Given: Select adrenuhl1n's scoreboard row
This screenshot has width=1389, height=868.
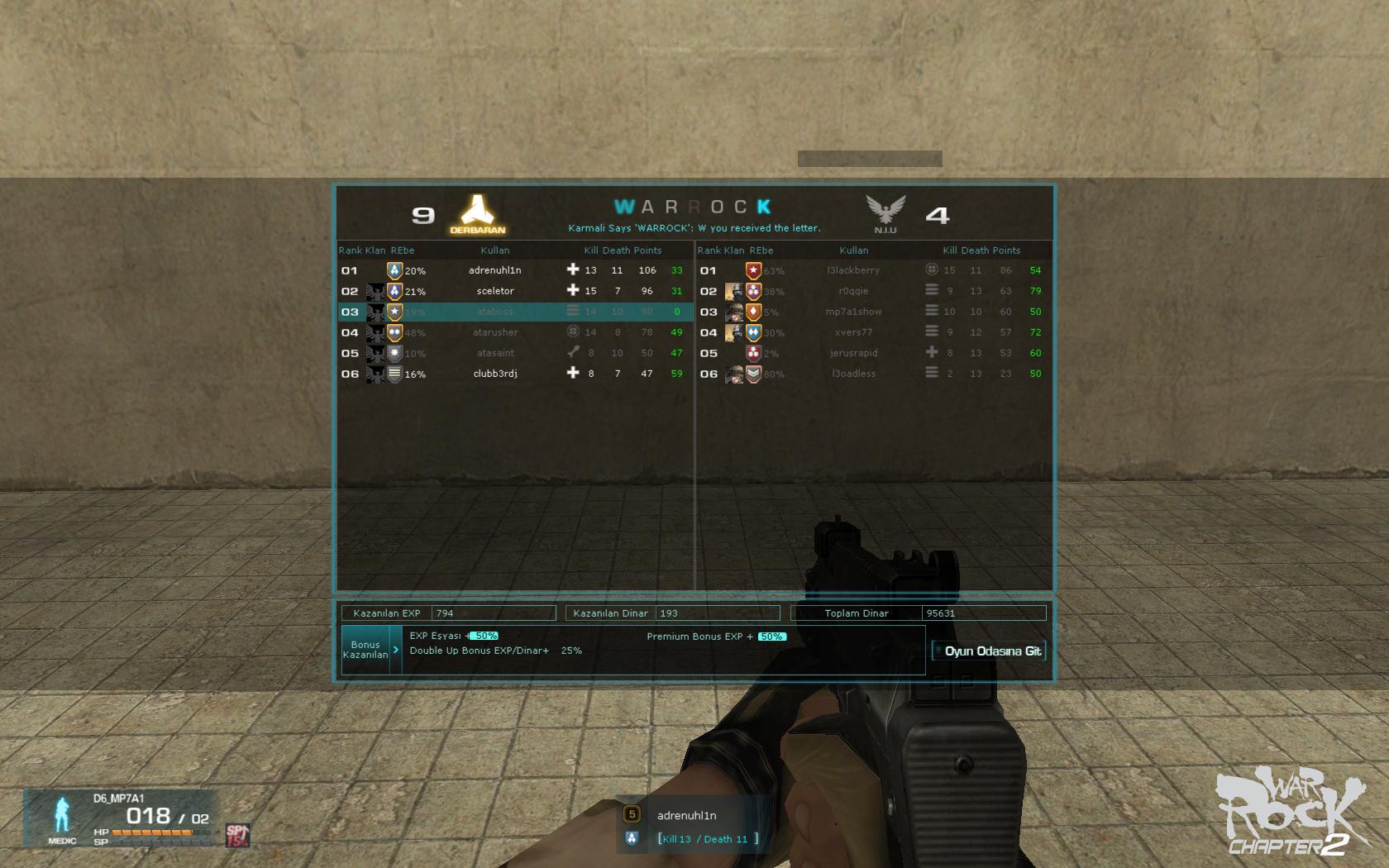Looking at the screenshot, I should point(495,270).
